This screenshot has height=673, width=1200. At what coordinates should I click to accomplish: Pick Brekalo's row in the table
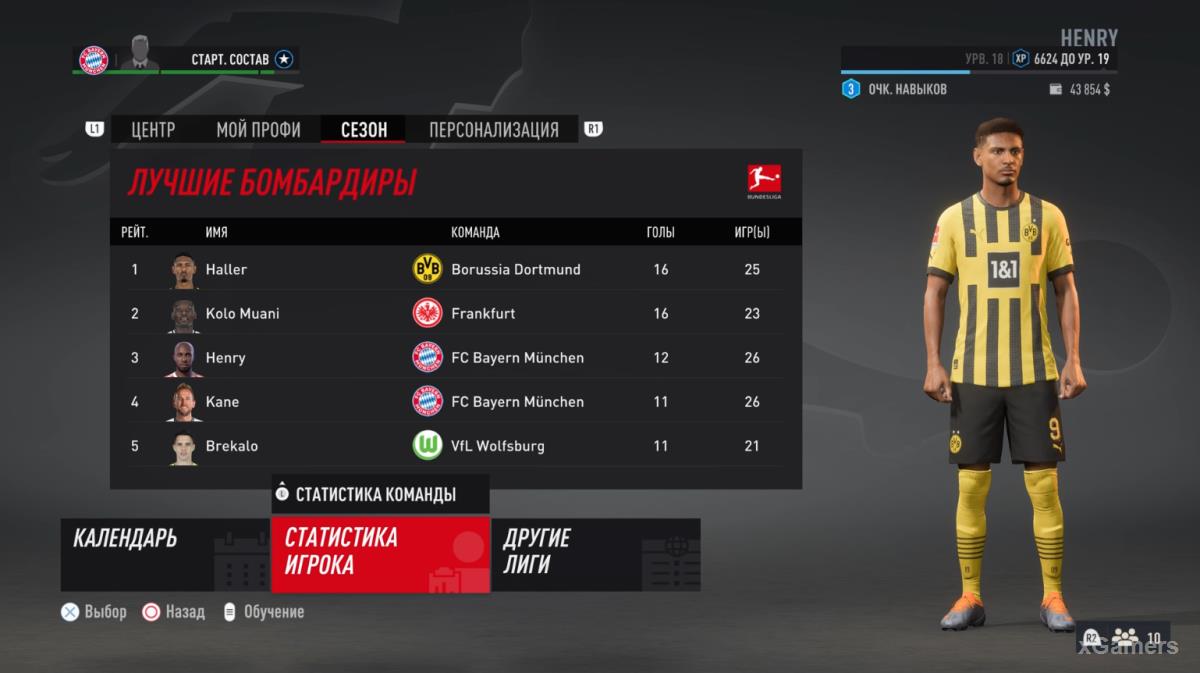click(455, 445)
